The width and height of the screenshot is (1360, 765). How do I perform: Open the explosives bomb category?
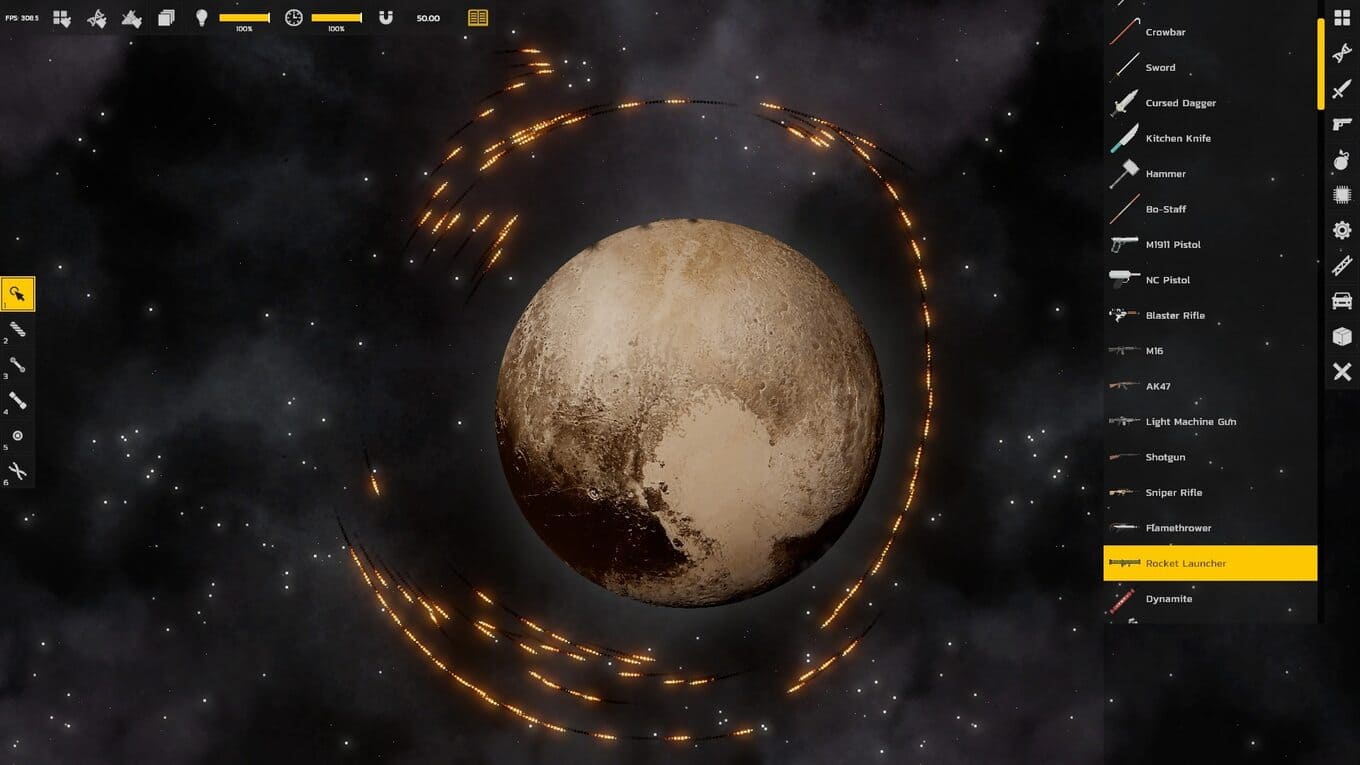tap(1342, 160)
